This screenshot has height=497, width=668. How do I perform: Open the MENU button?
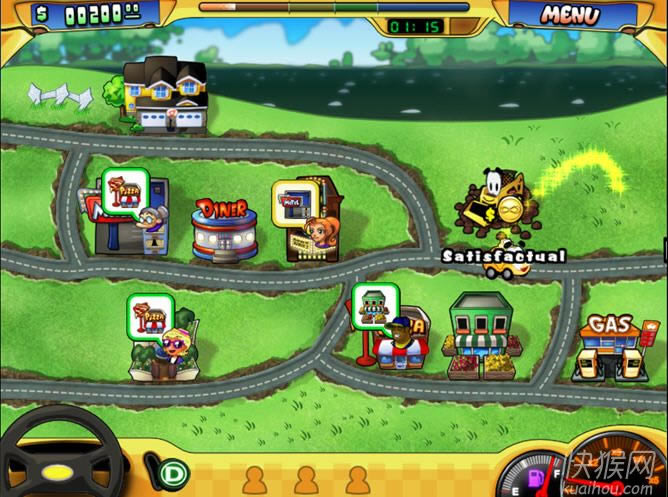tap(570, 15)
